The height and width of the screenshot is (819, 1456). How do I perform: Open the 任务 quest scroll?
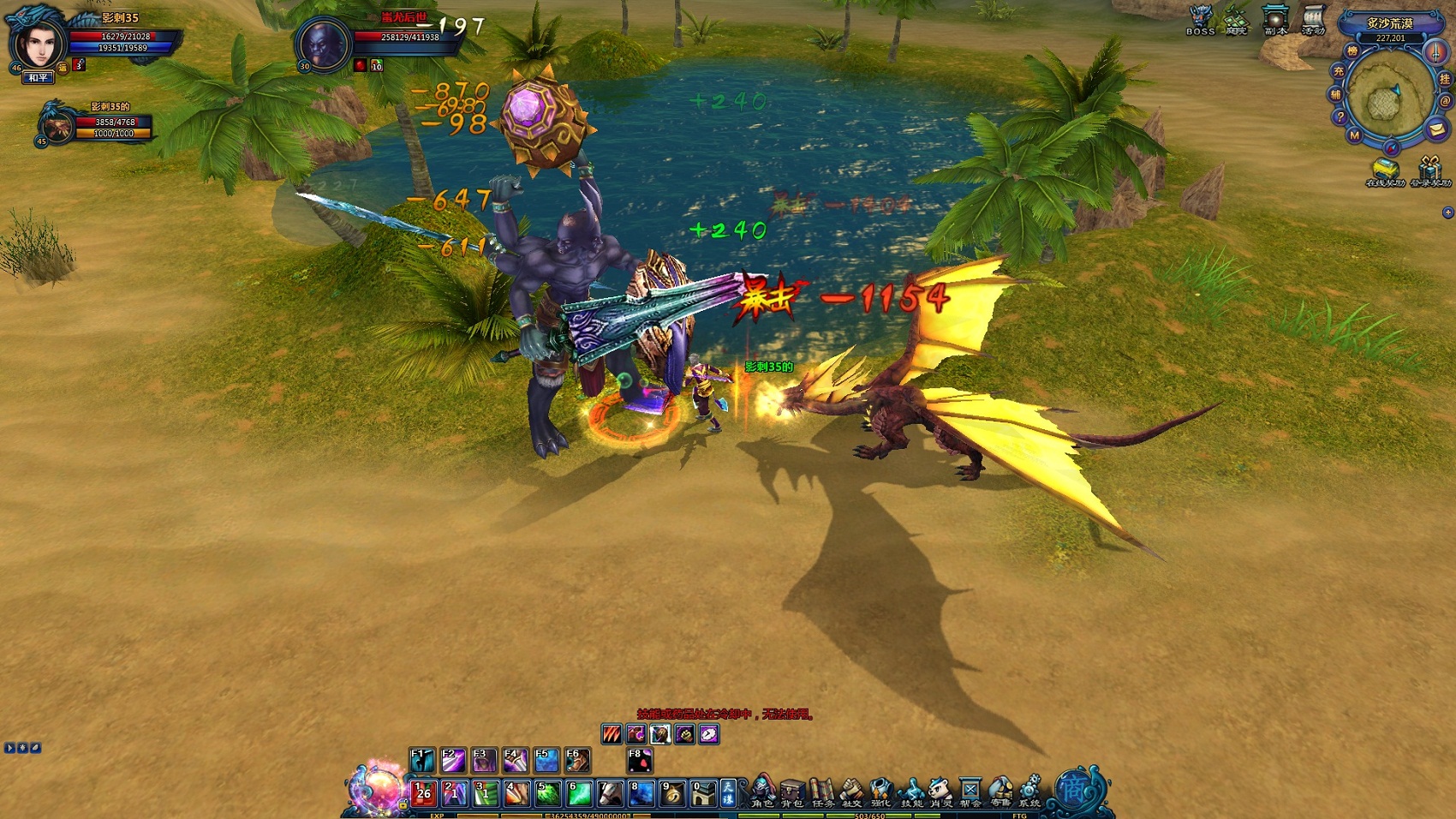[x=822, y=791]
